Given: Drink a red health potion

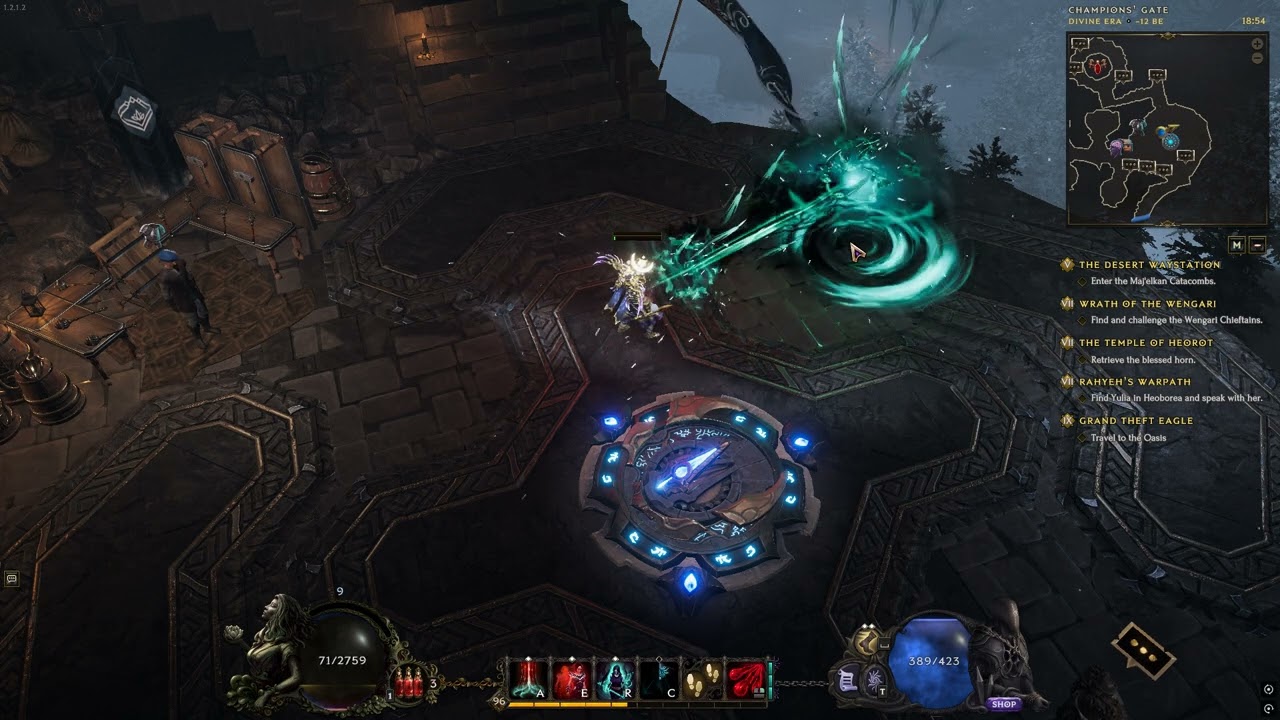Looking at the screenshot, I should coord(409,684).
